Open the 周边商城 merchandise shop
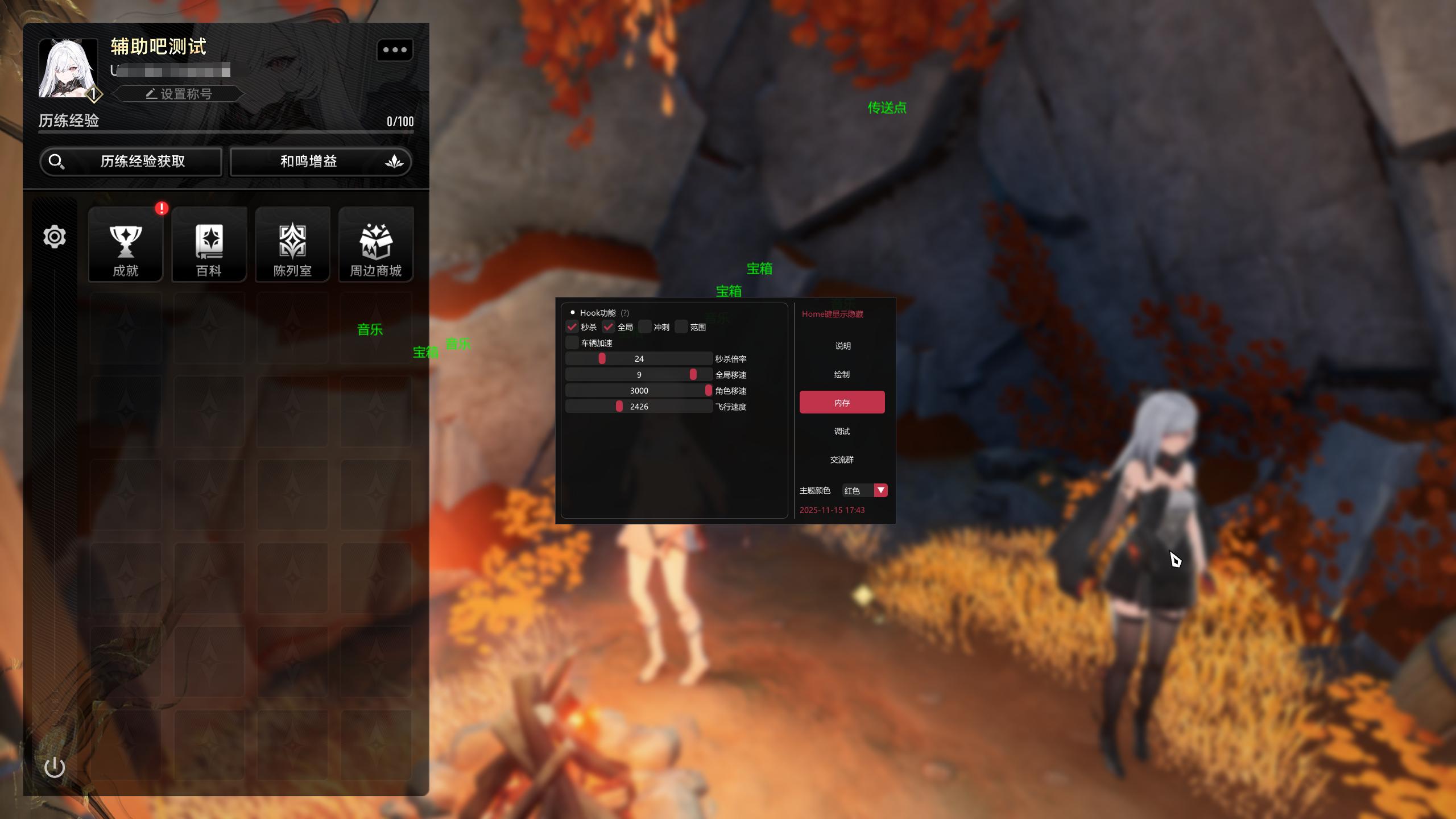Viewport: 1456px width, 819px height. pyautogui.click(x=376, y=245)
